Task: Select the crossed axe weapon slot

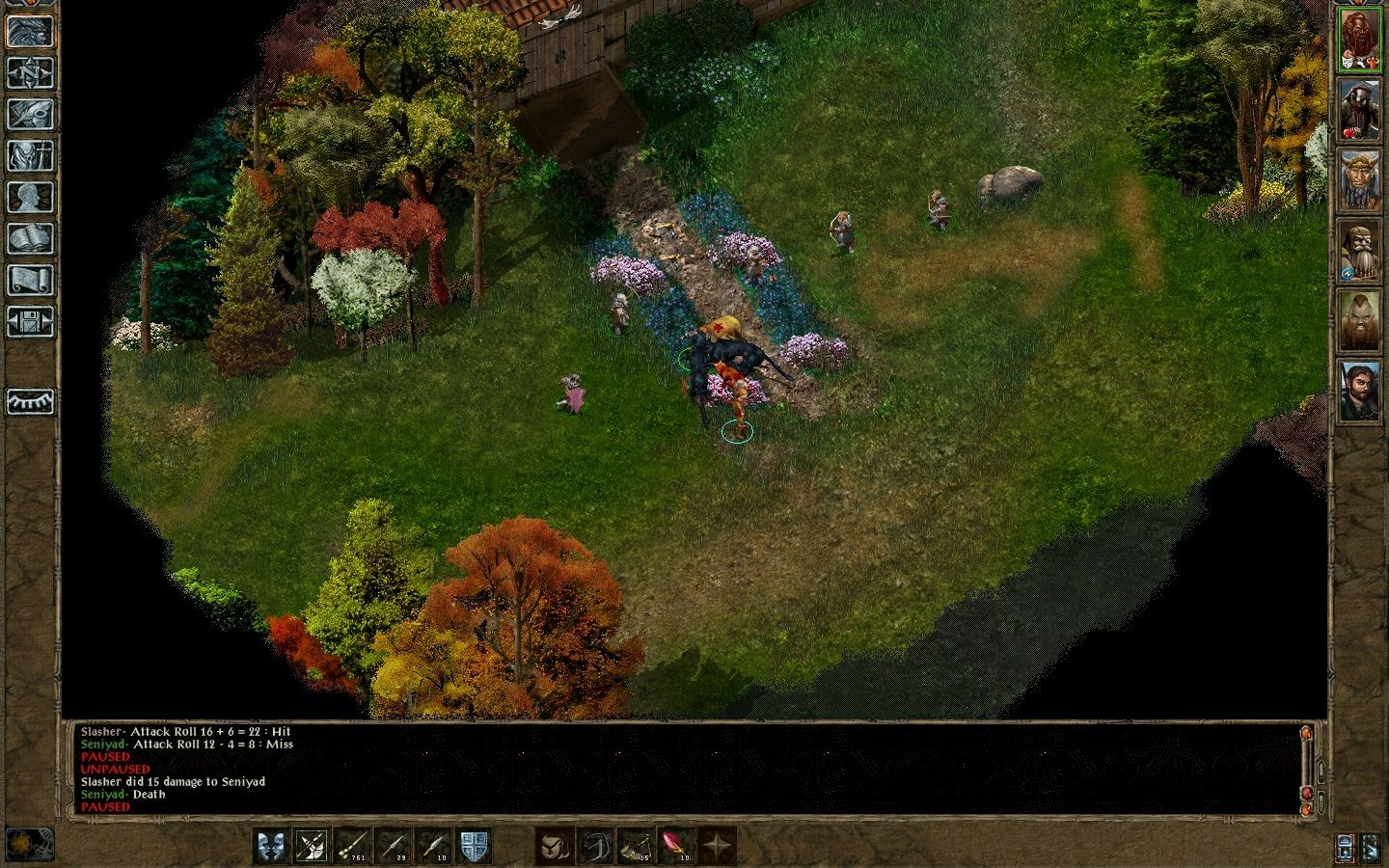Action: point(312,846)
